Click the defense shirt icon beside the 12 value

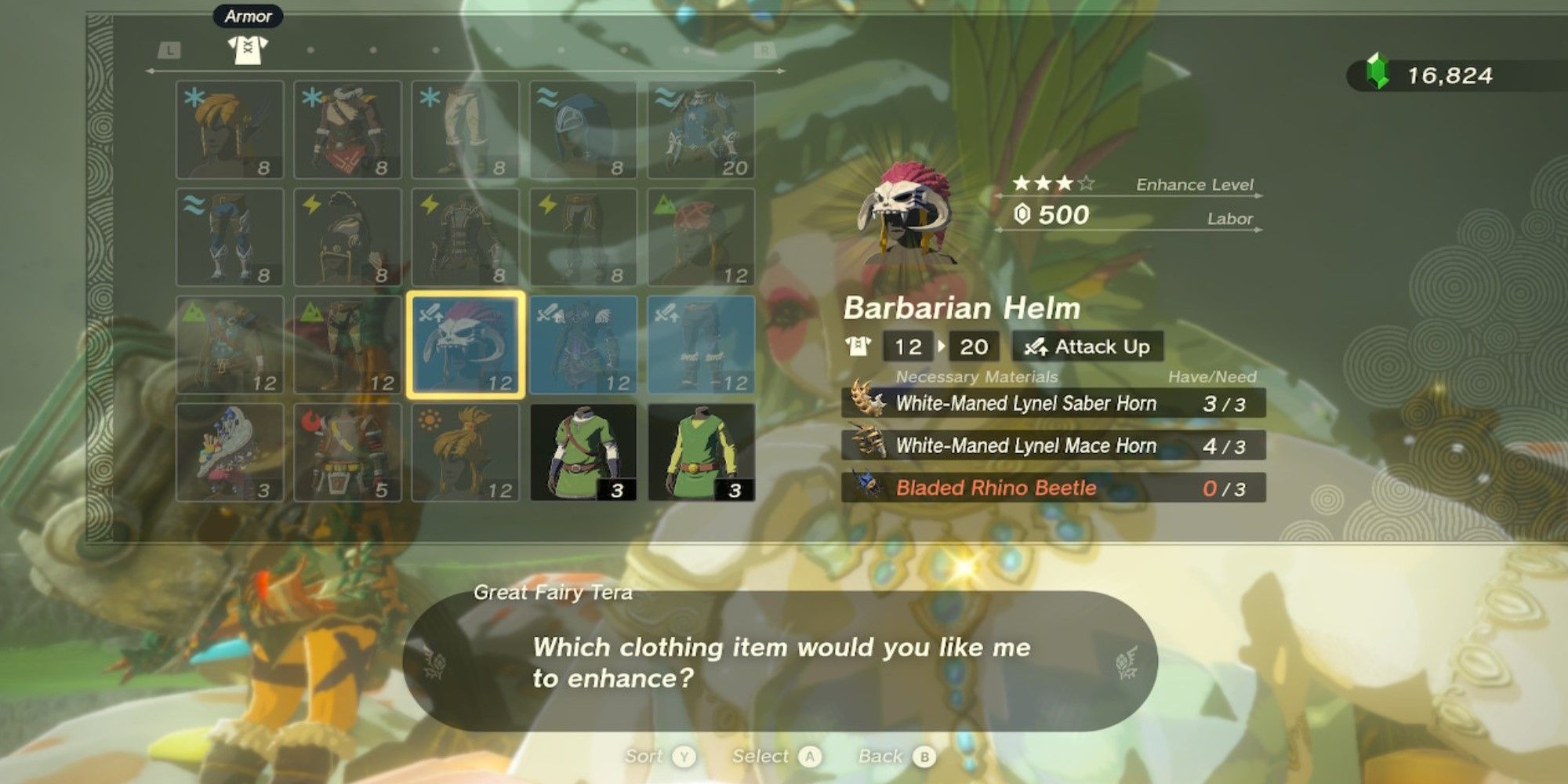[x=860, y=347]
